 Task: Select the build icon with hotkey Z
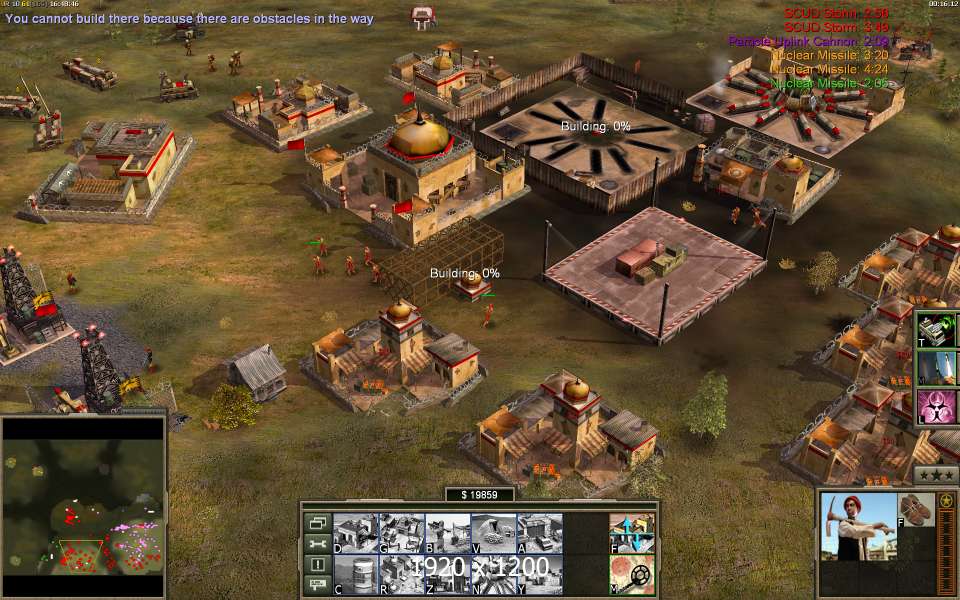coord(447,574)
